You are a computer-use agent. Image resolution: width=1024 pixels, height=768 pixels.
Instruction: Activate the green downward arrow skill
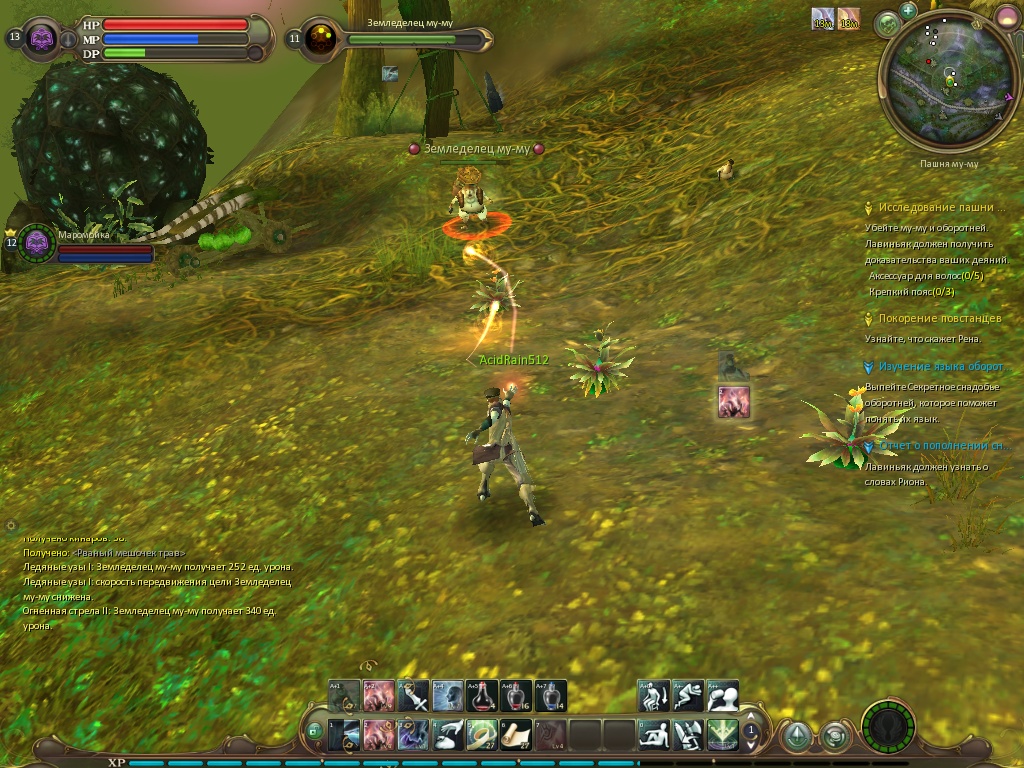(x=723, y=735)
